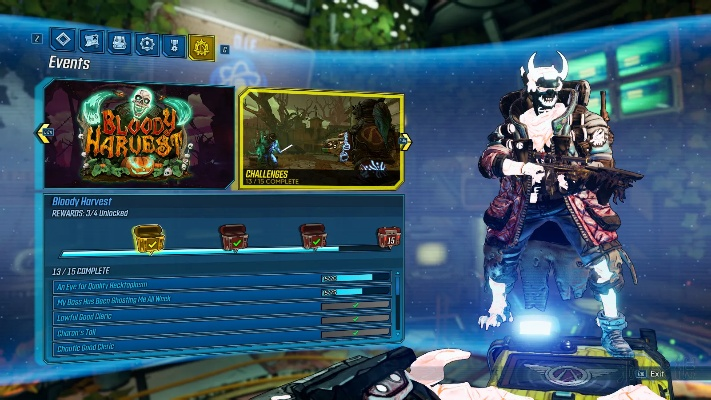Open the diamond-icon missions tab
This screenshot has width=711, height=400.
pos(62,42)
